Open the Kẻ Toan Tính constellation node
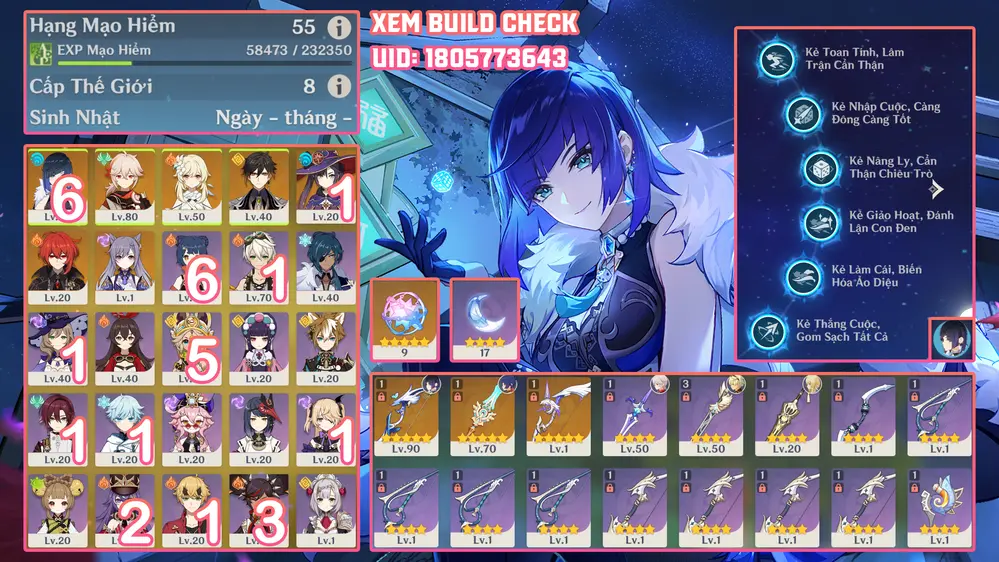This screenshot has height=562, width=999. coord(775,59)
